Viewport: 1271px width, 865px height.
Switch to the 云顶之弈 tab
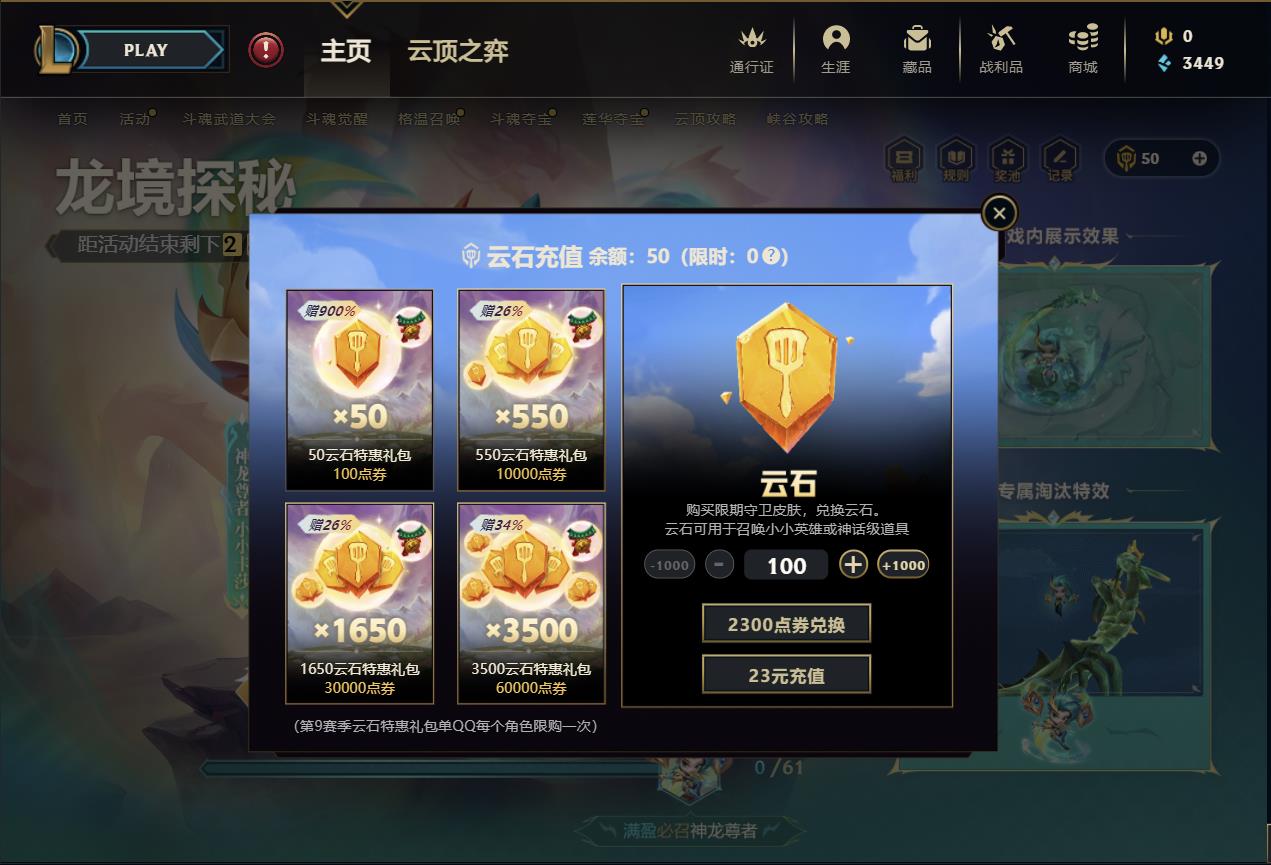(458, 51)
